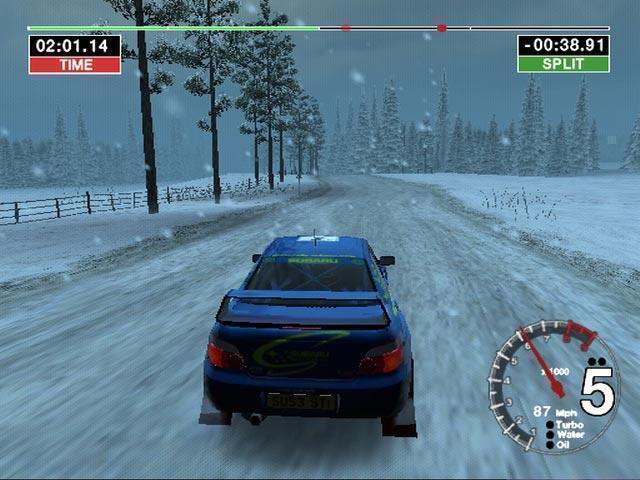The image size is (640, 480).
Task: Click the Oil warning light
Action: (x=550, y=445)
